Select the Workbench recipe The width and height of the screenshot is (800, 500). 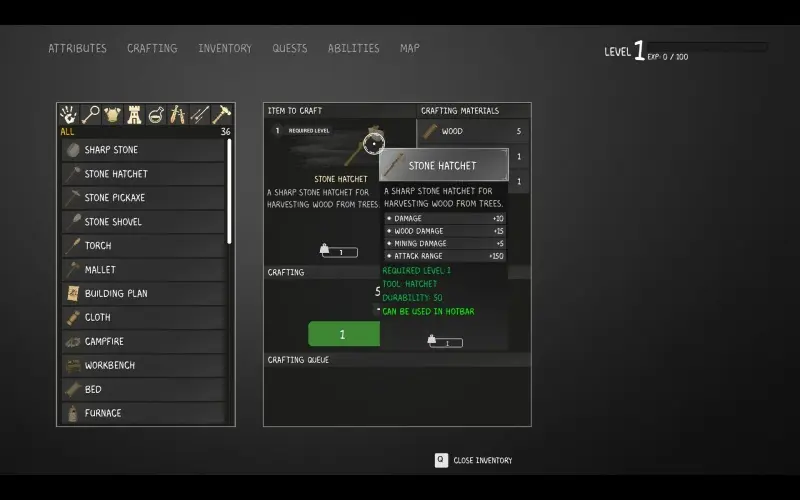pos(144,366)
